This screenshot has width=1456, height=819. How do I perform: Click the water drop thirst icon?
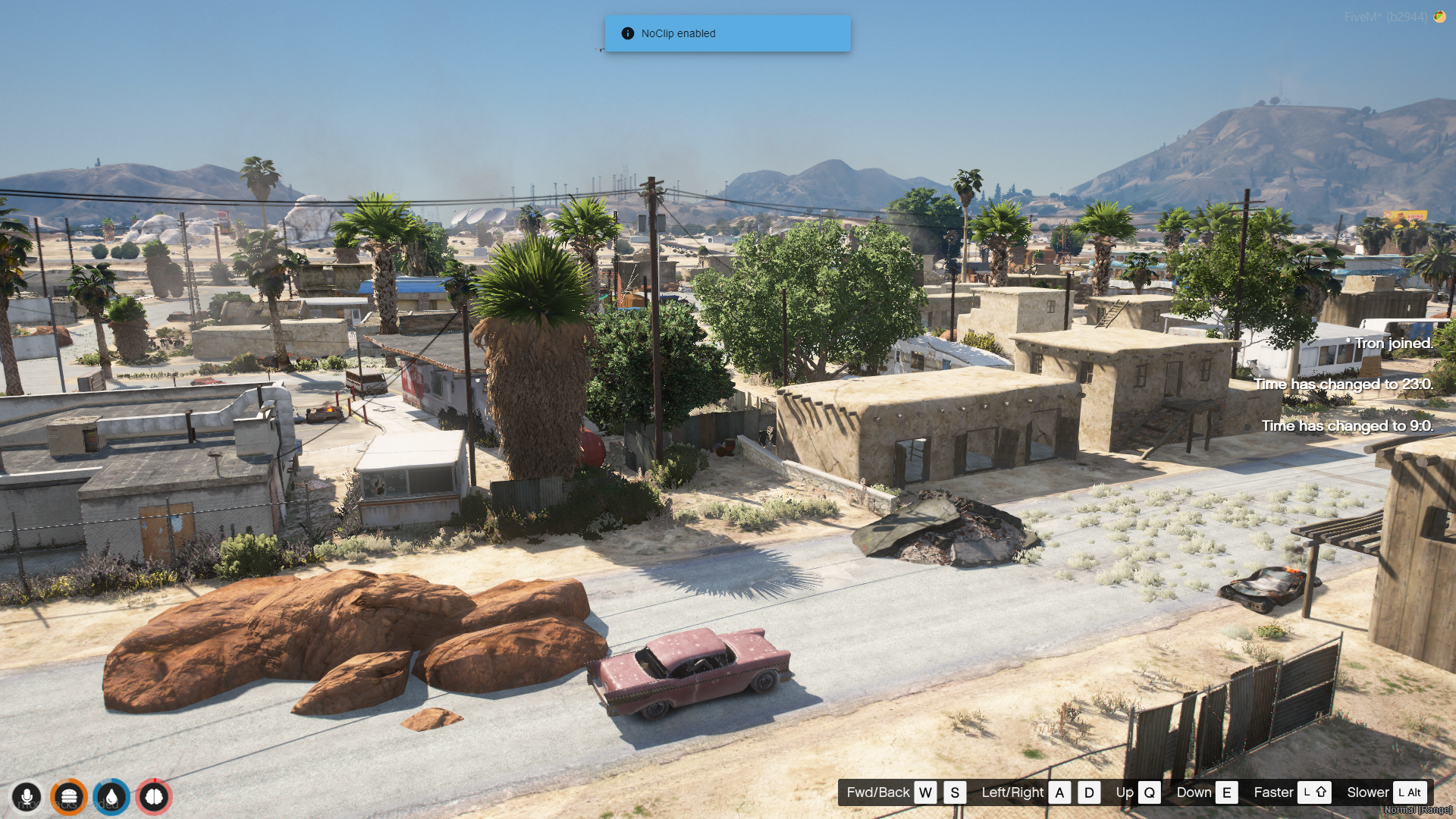click(111, 797)
